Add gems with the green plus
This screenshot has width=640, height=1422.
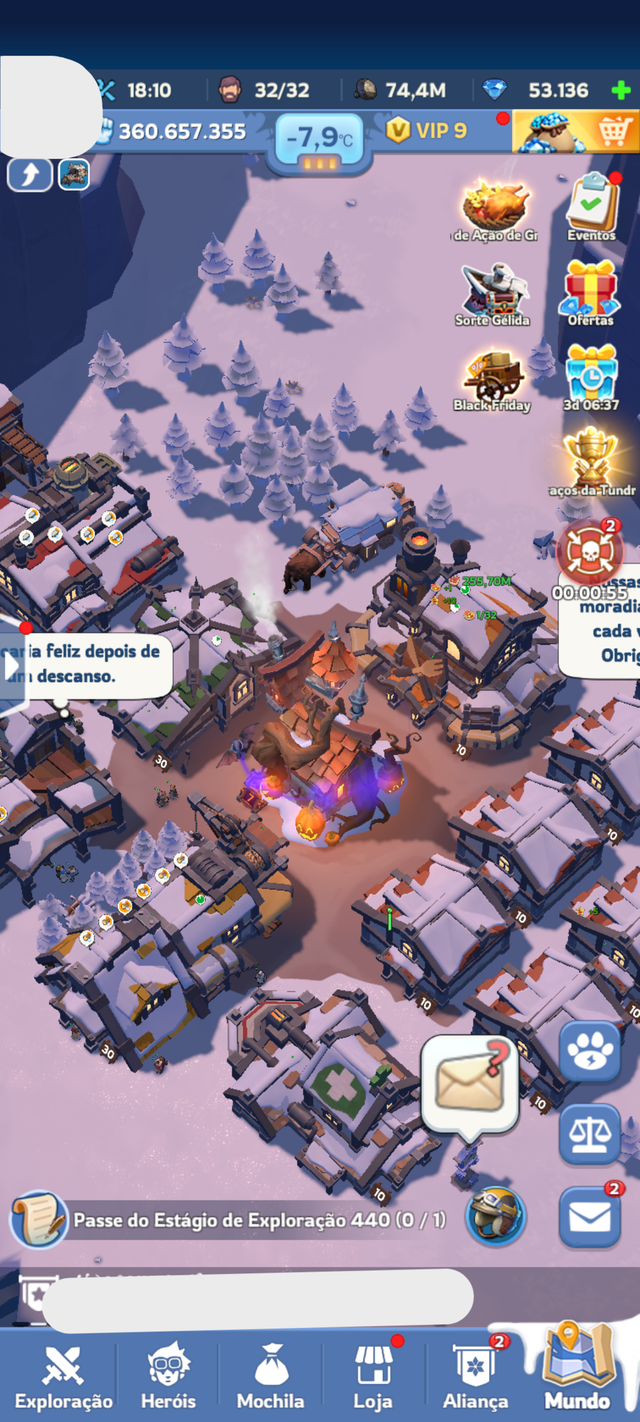[621, 90]
